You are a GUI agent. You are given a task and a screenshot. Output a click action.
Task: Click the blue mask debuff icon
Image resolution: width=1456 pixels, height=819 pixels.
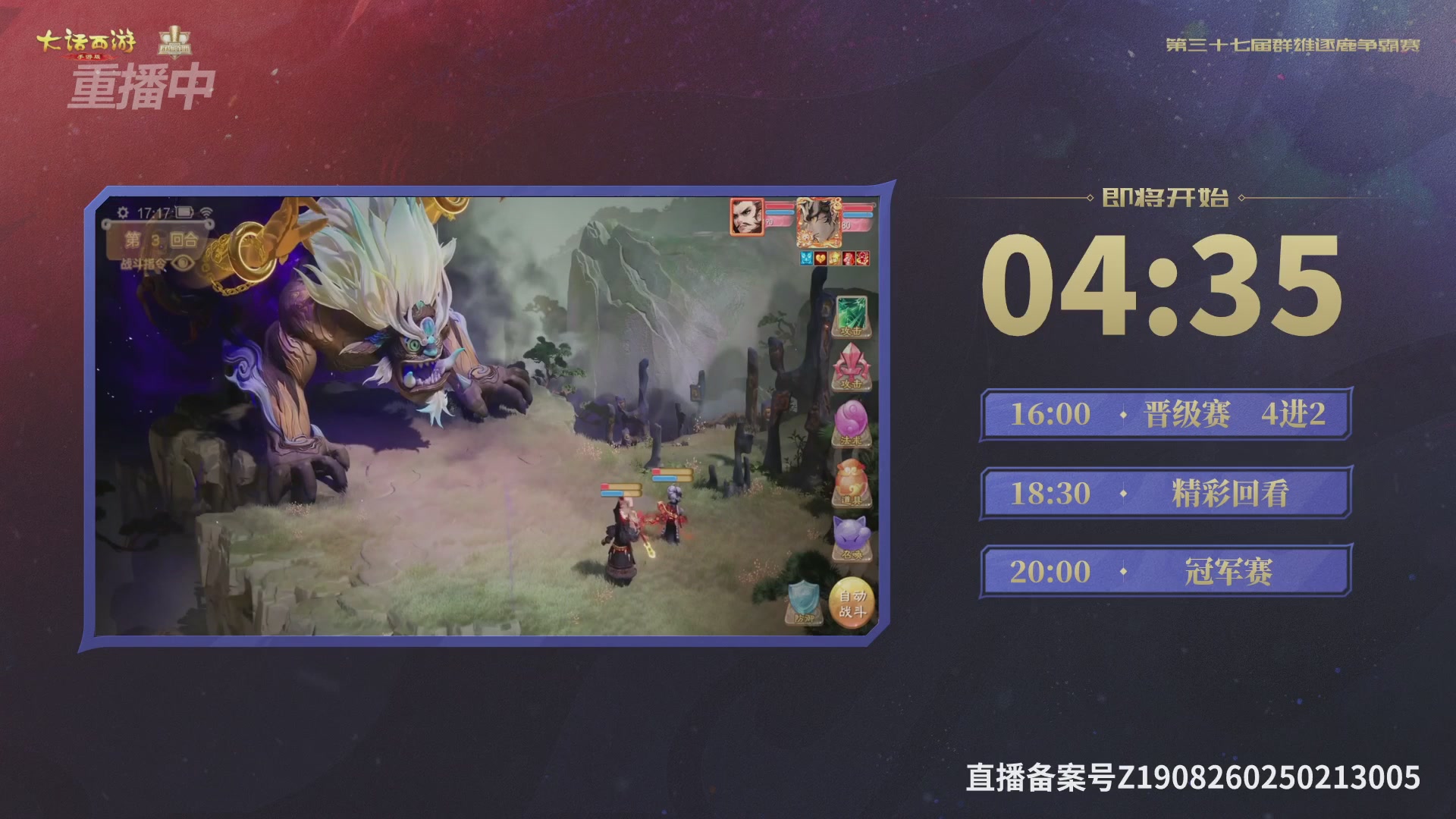tap(807, 258)
